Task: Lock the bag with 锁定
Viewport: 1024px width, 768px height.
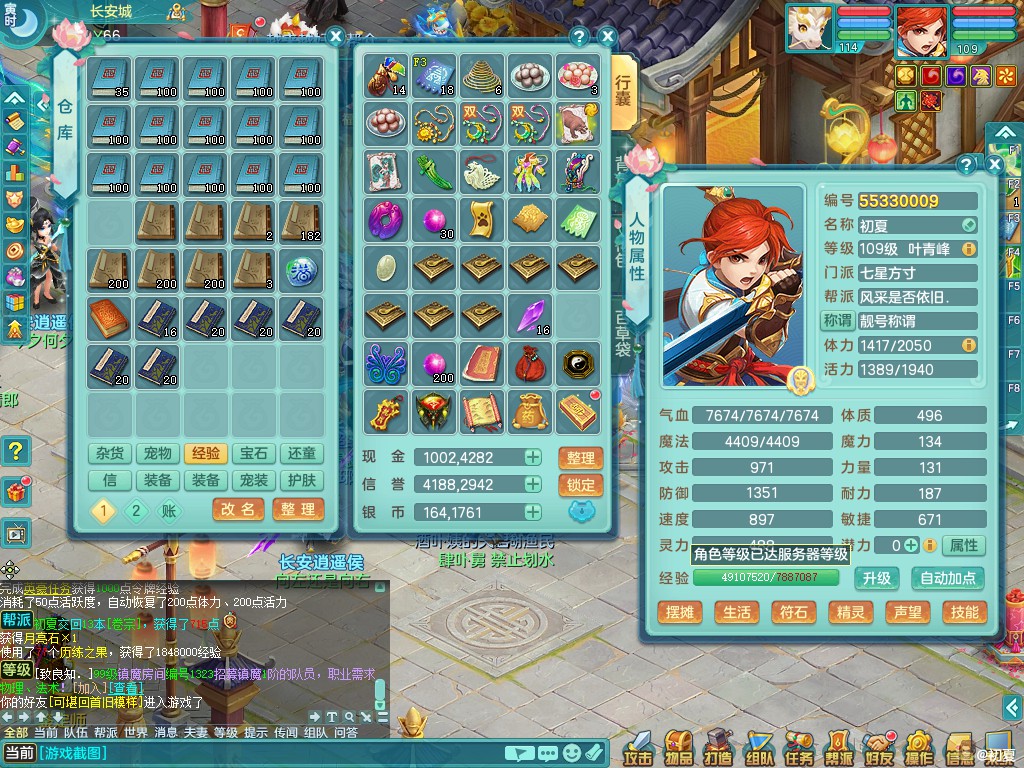Action: coord(580,486)
